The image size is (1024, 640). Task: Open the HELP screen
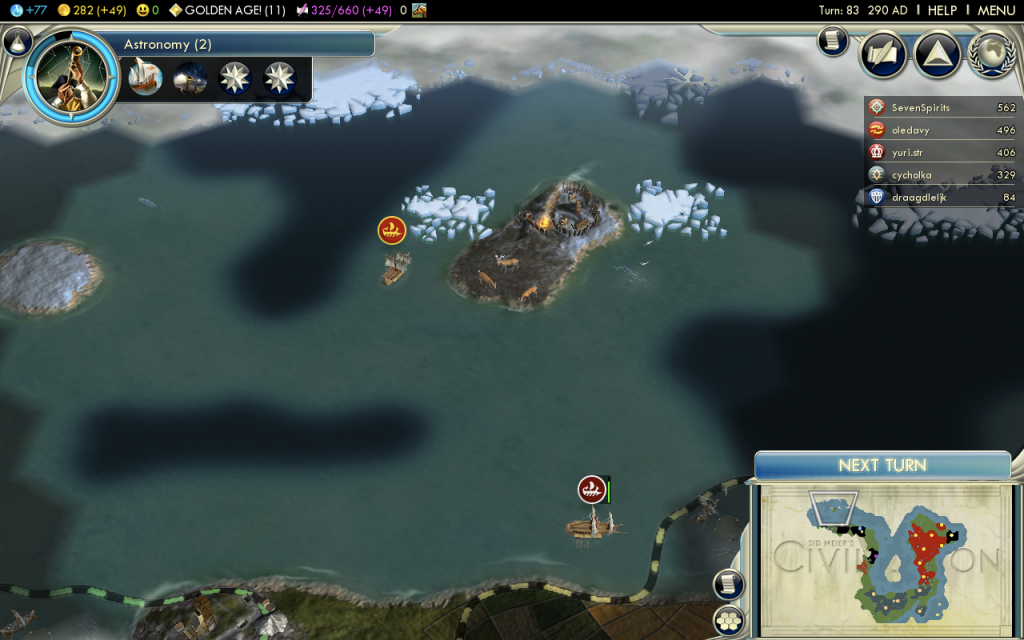click(942, 10)
